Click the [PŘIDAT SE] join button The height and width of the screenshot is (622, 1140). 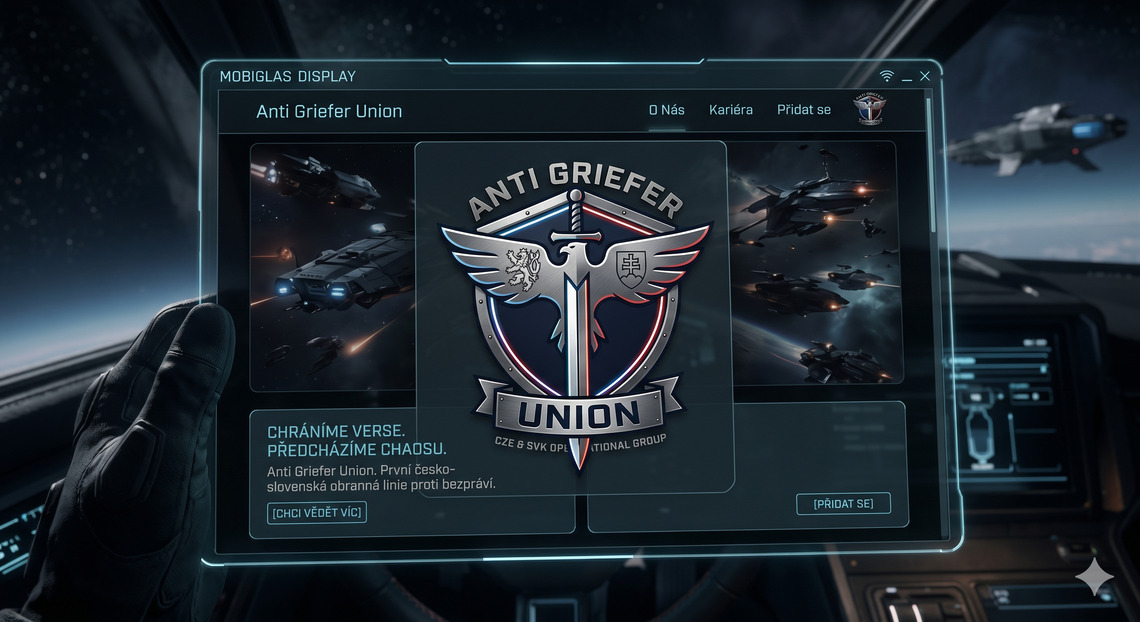(843, 504)
